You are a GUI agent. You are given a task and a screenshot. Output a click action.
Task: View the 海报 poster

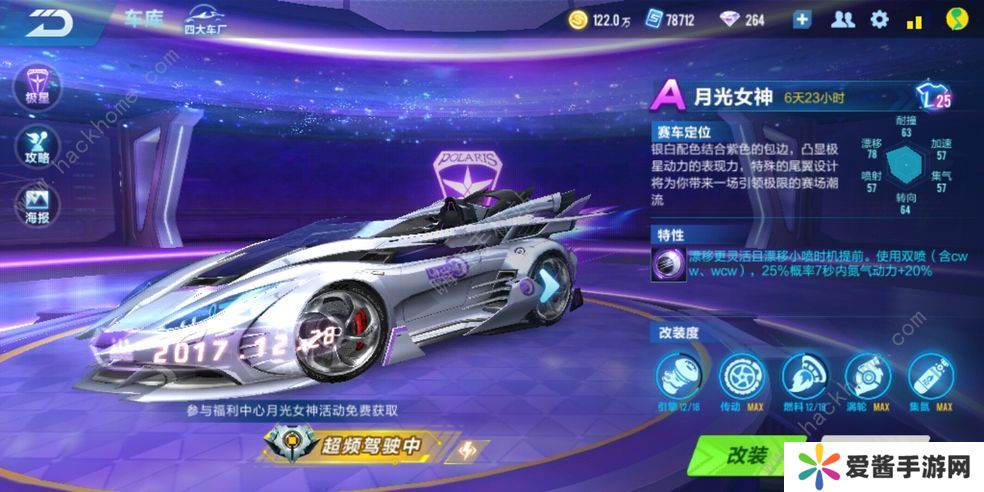click(37, 203)
